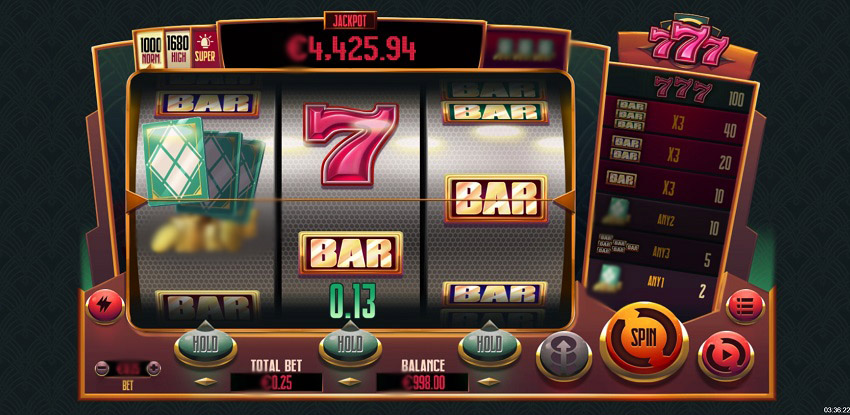Hold the left reel
The image size is (850, 415).
(x=205, y=345)
